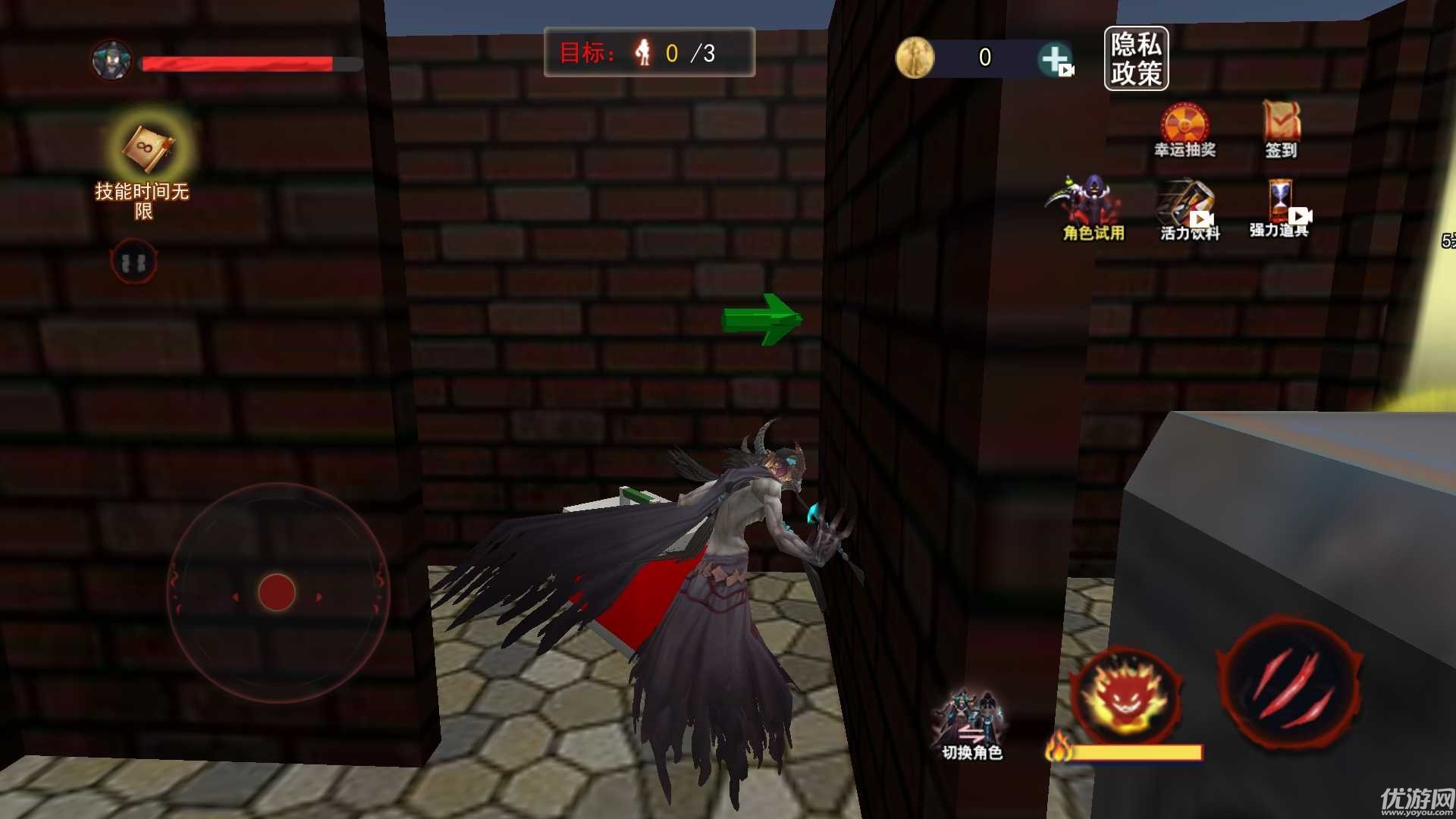1456x819 pixels.
Task: Open the 隐私政策 privacy policy
Action: (x=1135, y=58)
